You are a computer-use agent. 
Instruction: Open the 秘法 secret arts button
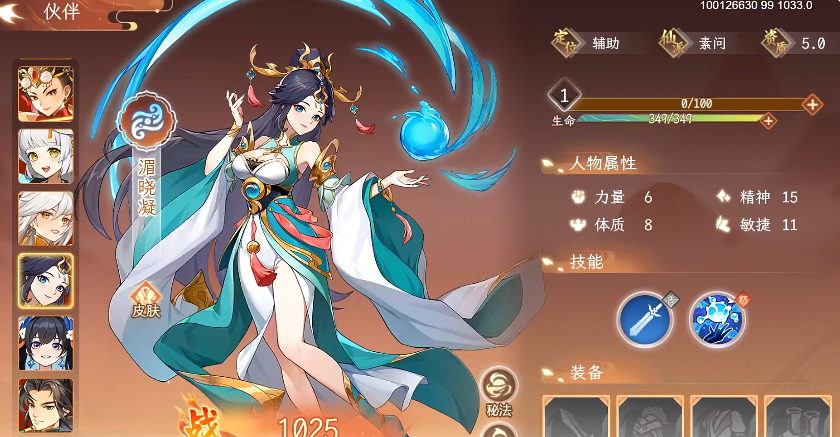(x=499, y=388)
